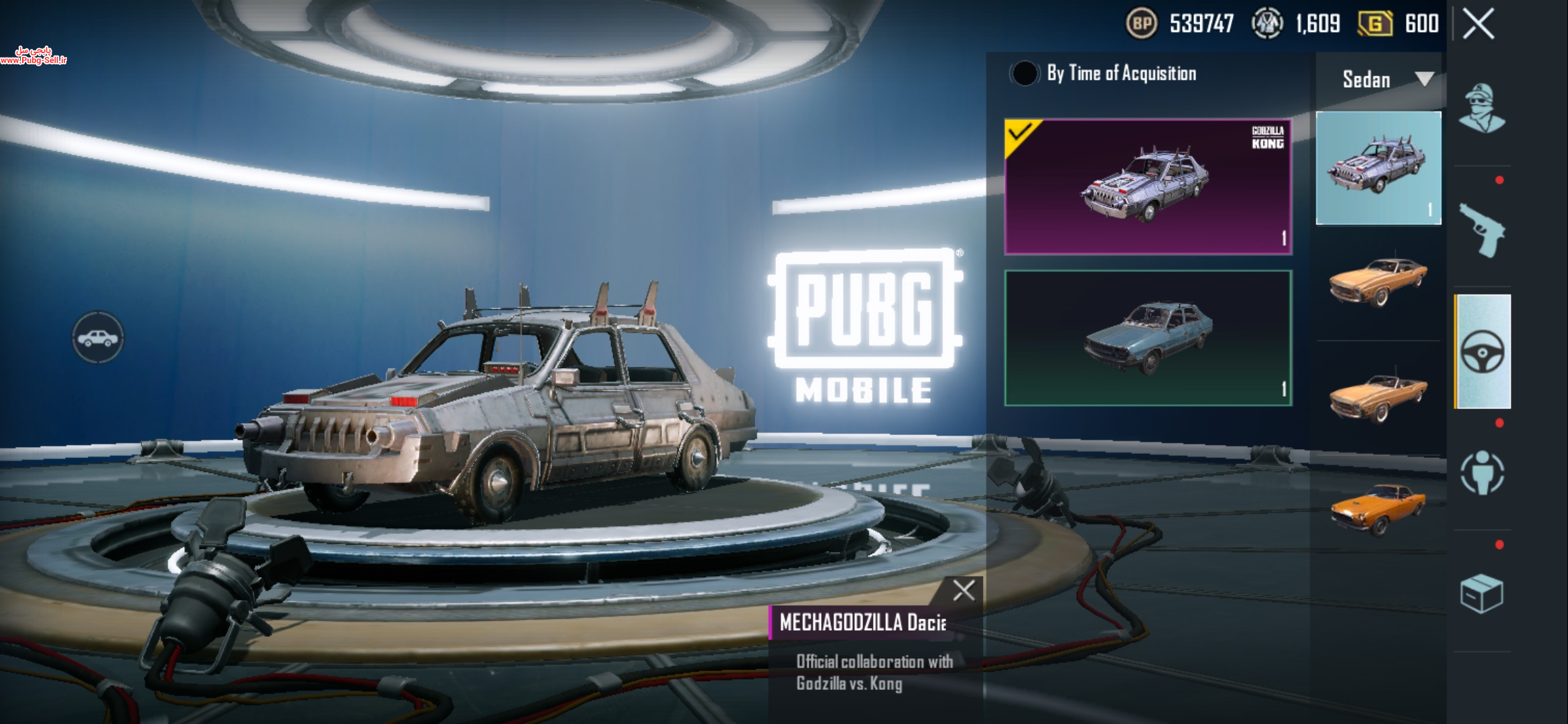
Task: Click the round car preview button
Action: pos(98,337)
